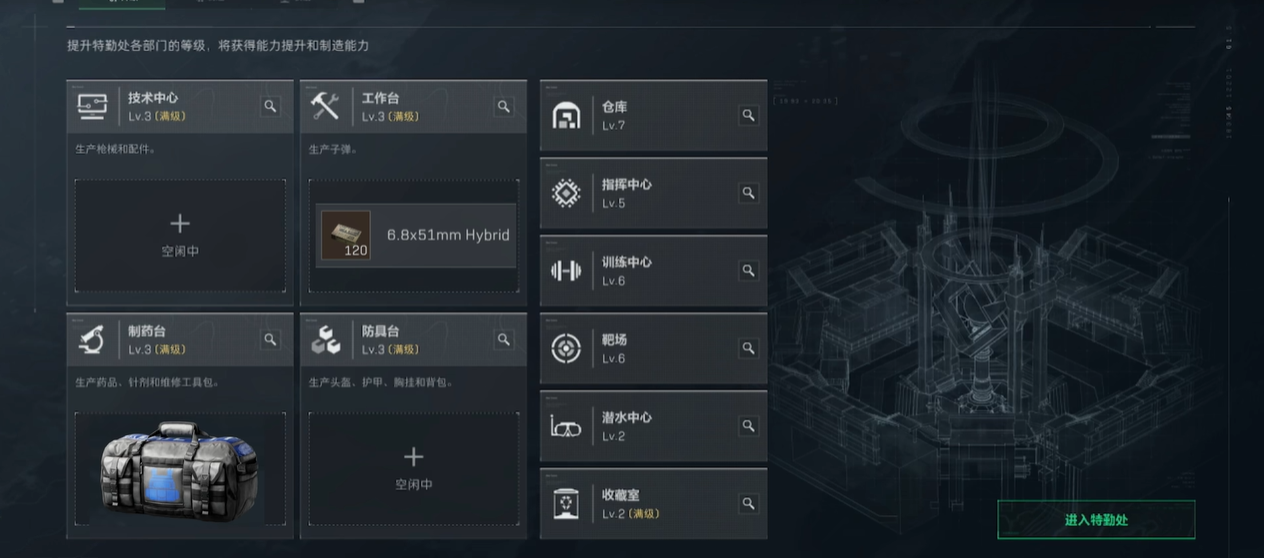Open the 收藏室 collection room entry
The height and width of the screenshot is (558, 1264).
point(640,504)
